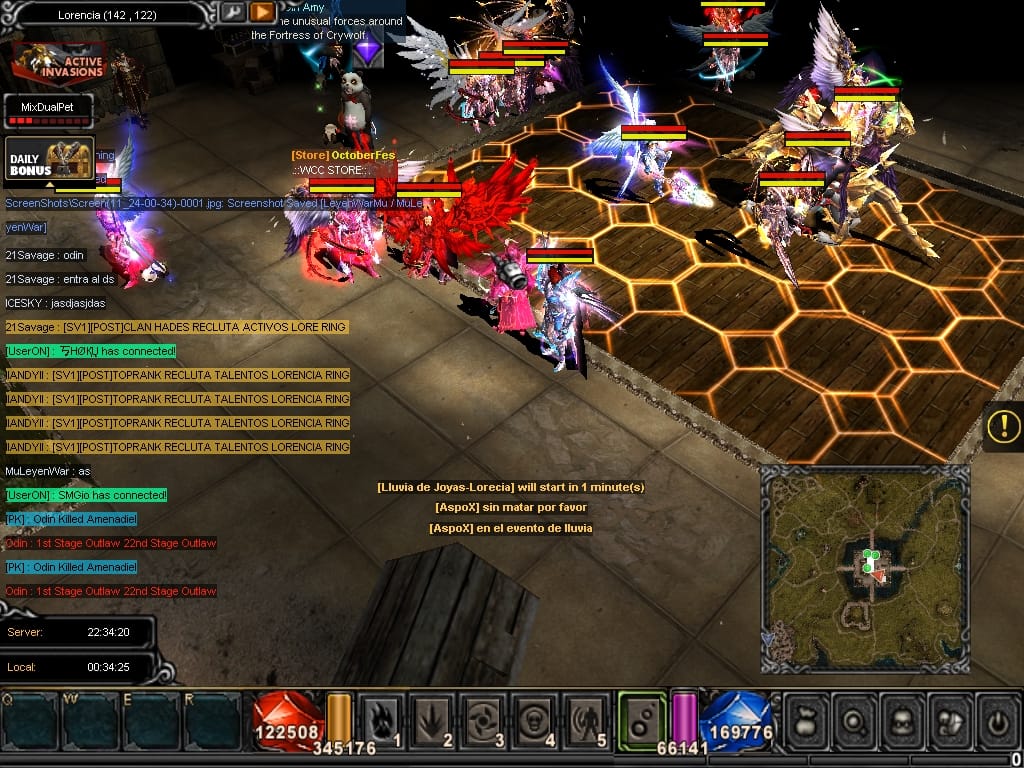Collapse the Daily Bonus arrow toggle
This screenshot has width=1024, height=768.
pyautogui.click(x=50, y=185)
